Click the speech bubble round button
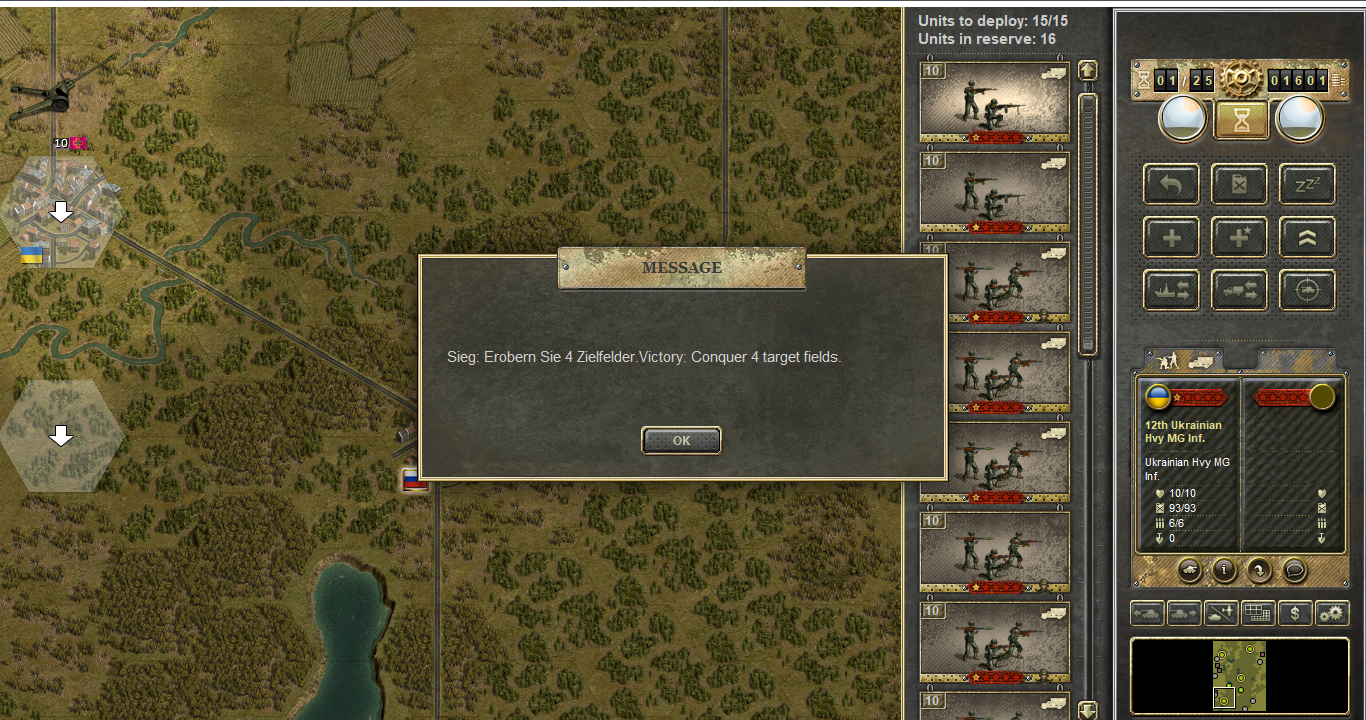This screenshot has height=720, width=1366. 1294,570
